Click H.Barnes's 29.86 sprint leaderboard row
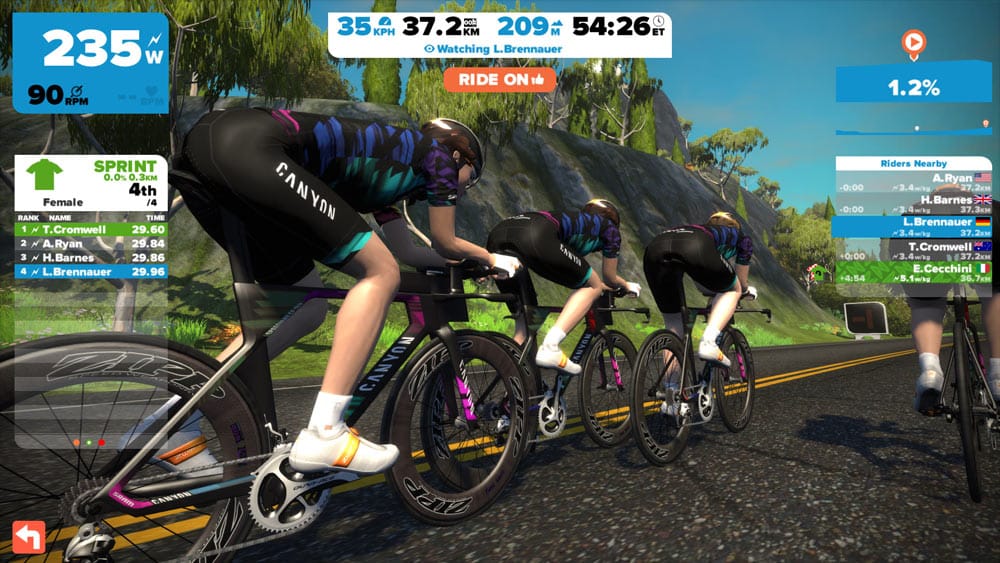 point(90,256)
